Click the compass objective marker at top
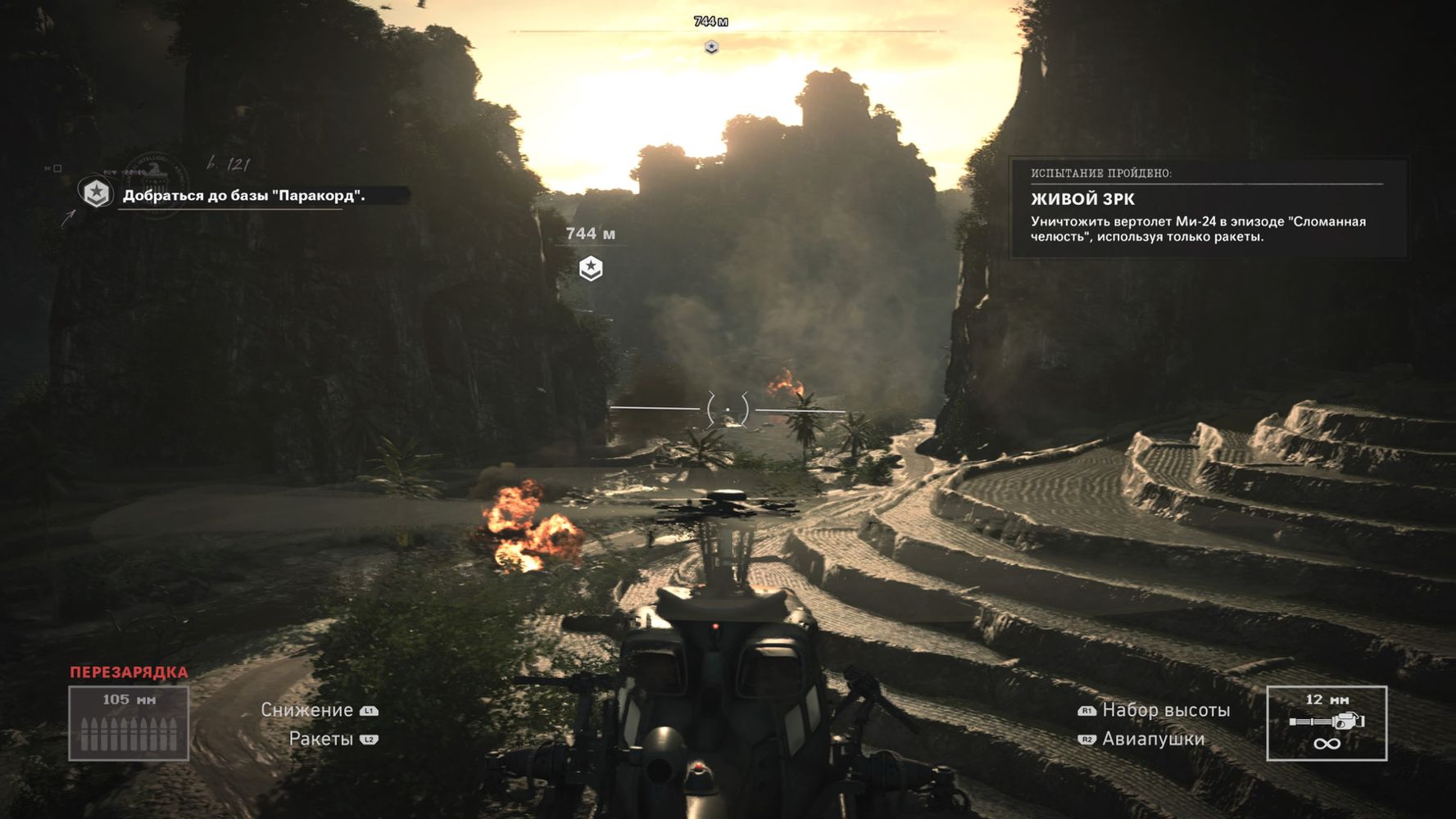Screen dimensions: 1456x819 pyautogui.click(x=711, y=47)
